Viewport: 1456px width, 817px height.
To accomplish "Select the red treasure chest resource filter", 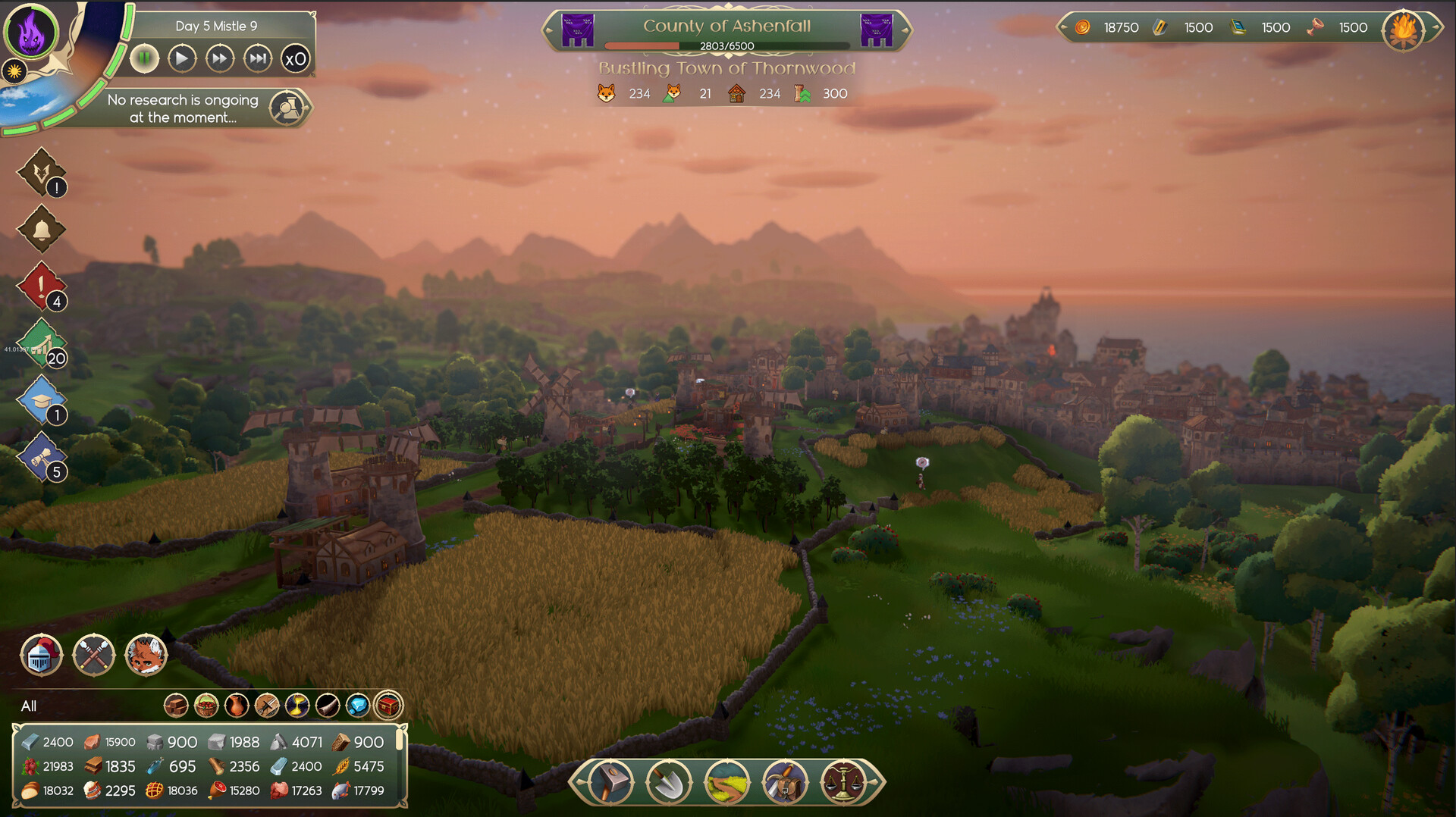I will click(x=388, y=706).
